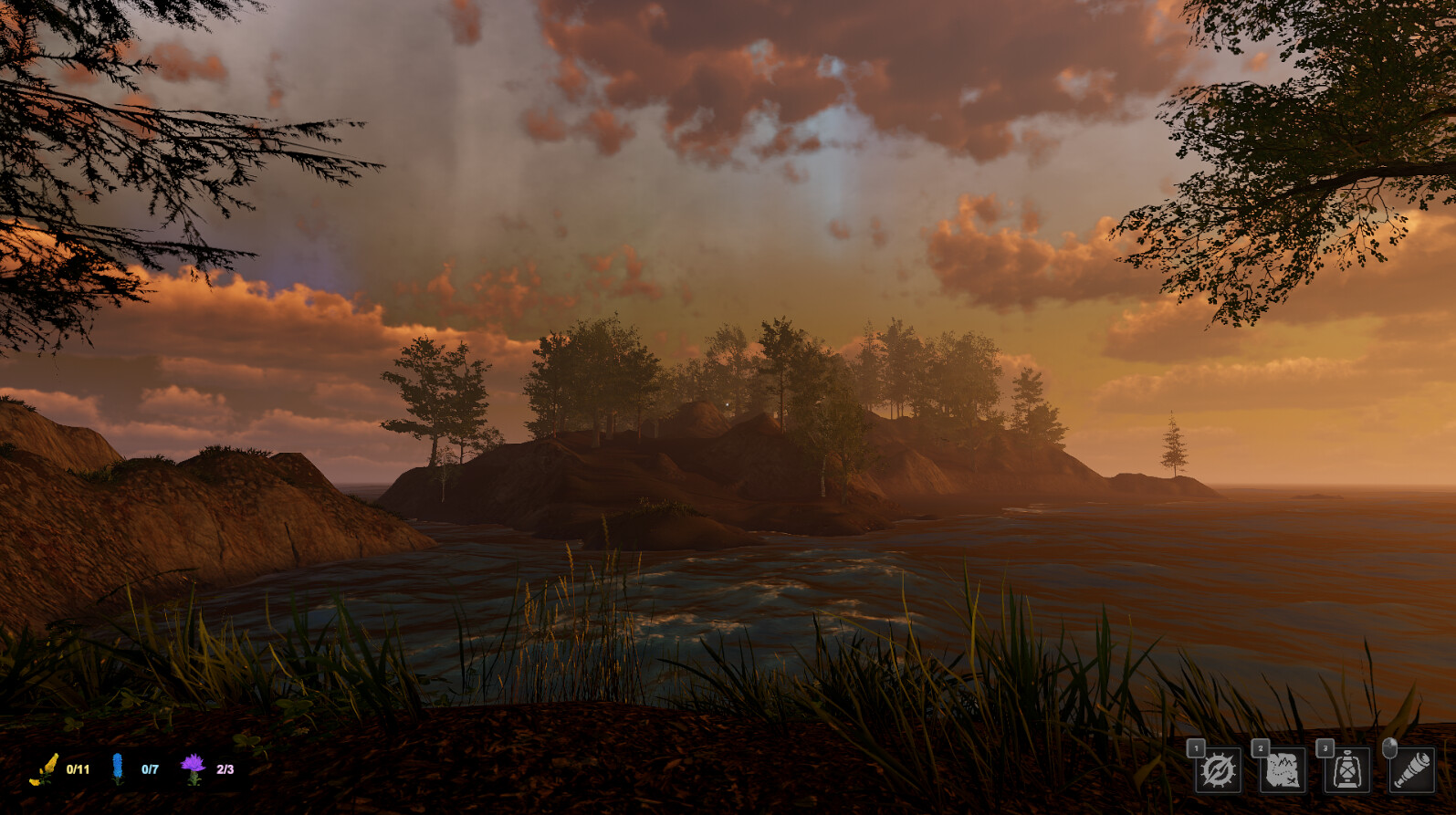Select the 0/7 blue flower count
This screenshot has height=815, width=1456.
148,771
